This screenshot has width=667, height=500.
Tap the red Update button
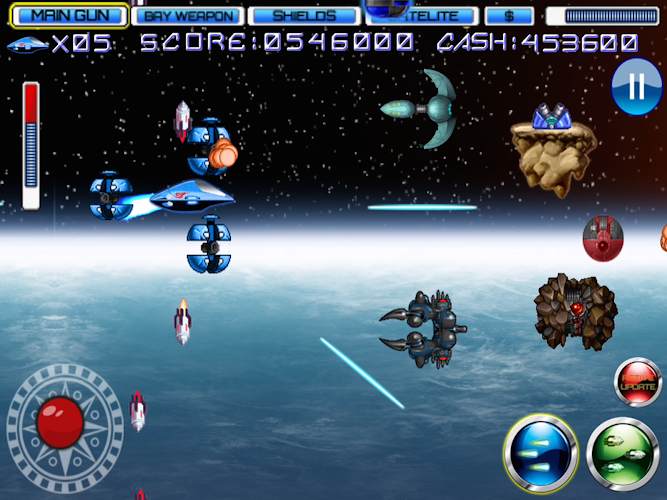click(638, 383)
